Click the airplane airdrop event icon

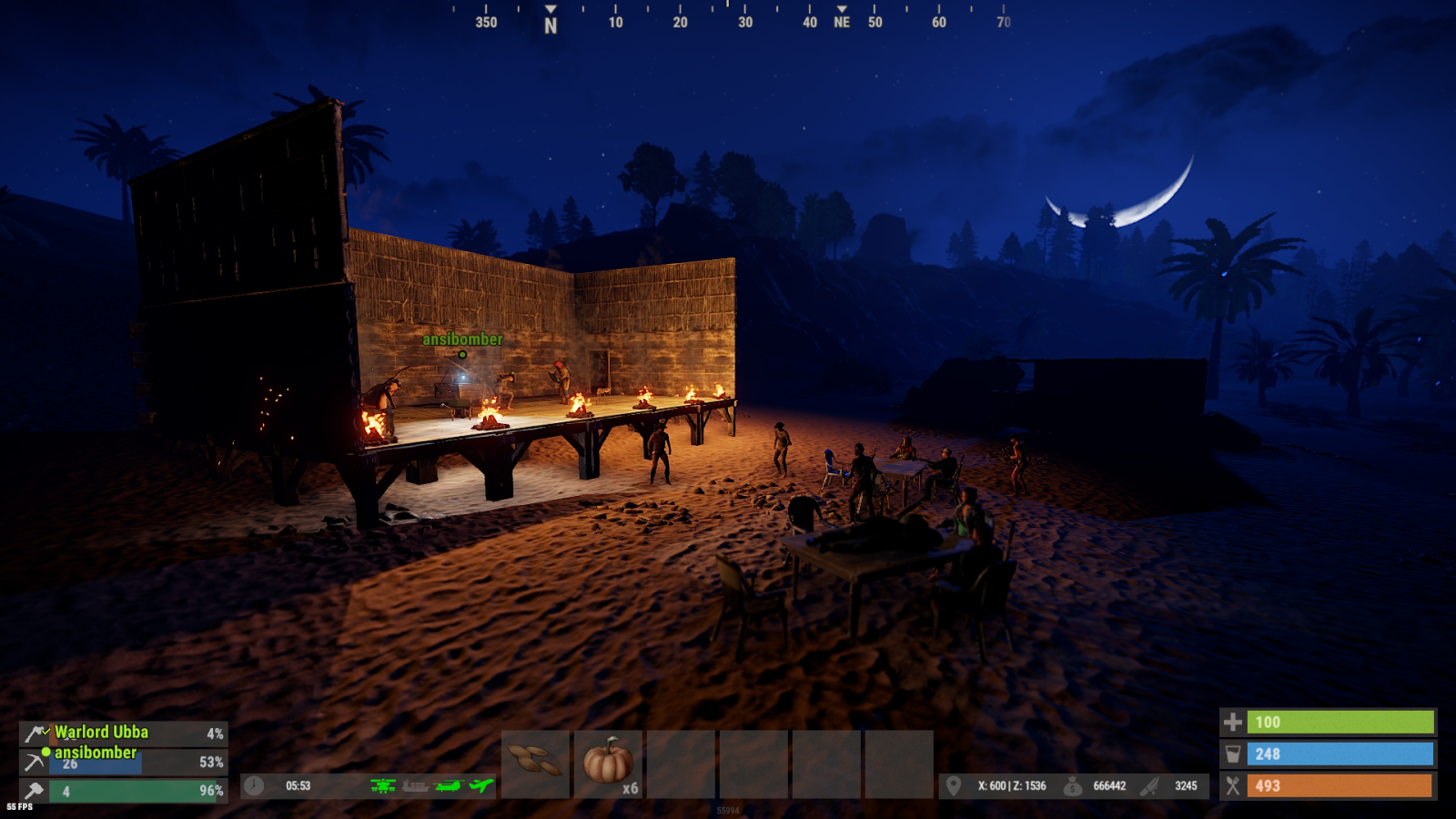click(481, 785)
